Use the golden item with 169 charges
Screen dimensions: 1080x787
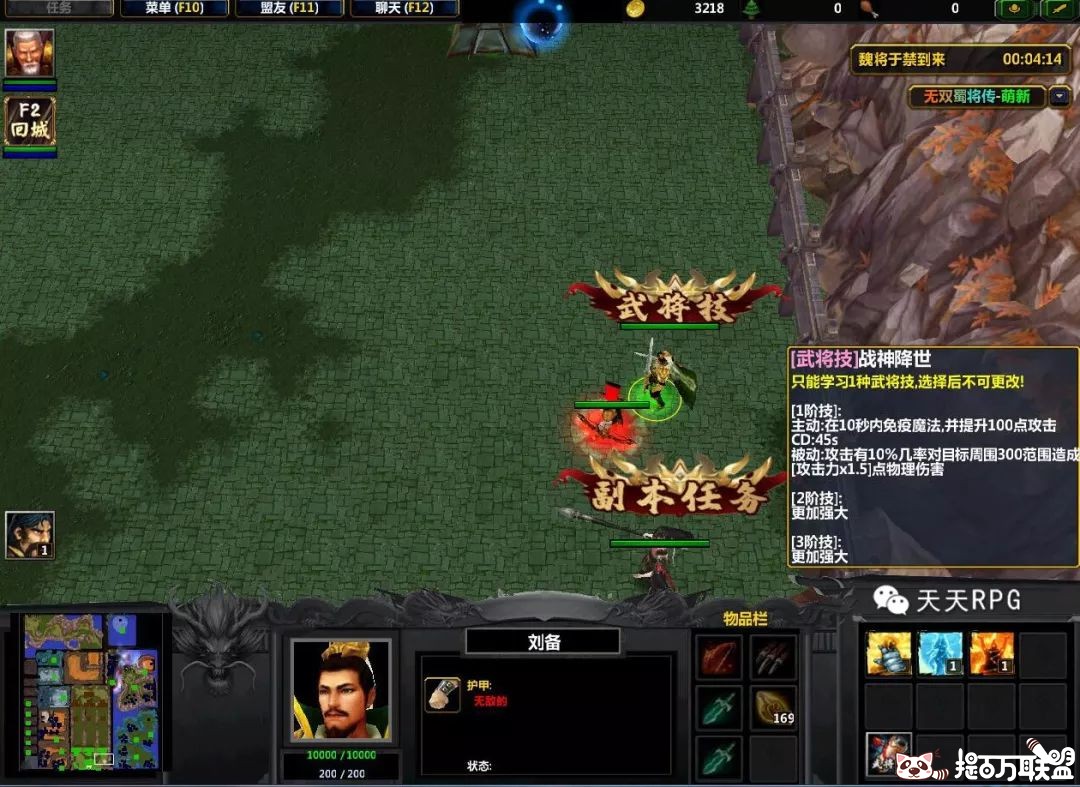pos(773,706)
